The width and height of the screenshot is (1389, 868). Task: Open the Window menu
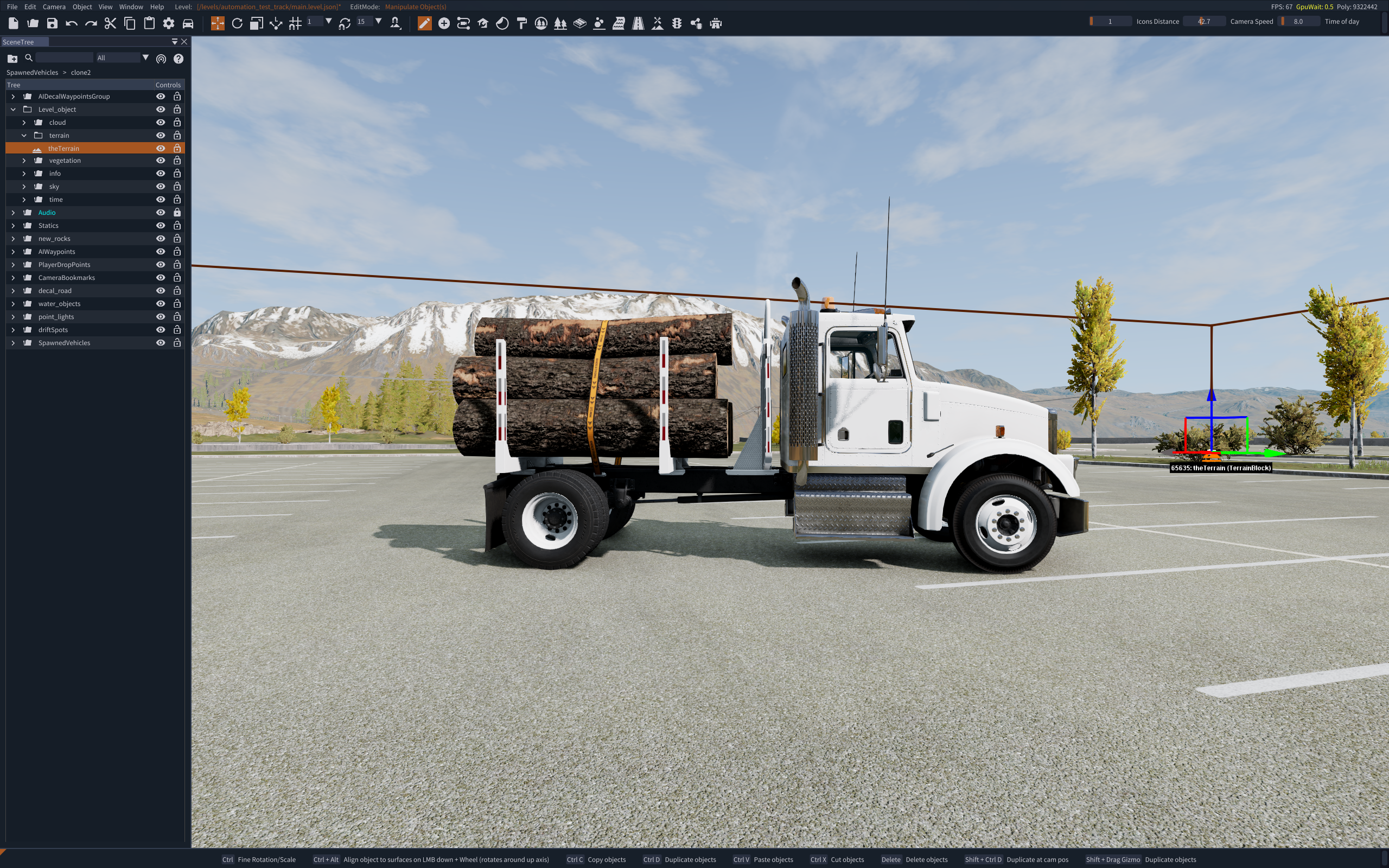(131, 7)
